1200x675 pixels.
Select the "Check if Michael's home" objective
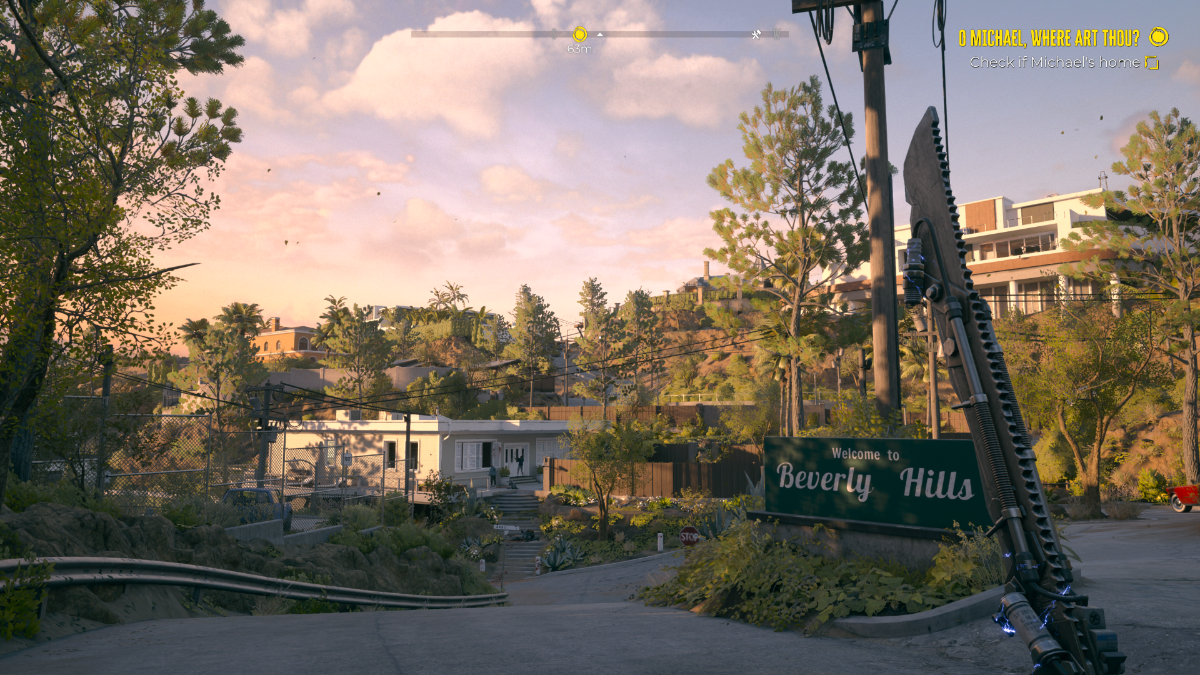(x=1054, y=62)
